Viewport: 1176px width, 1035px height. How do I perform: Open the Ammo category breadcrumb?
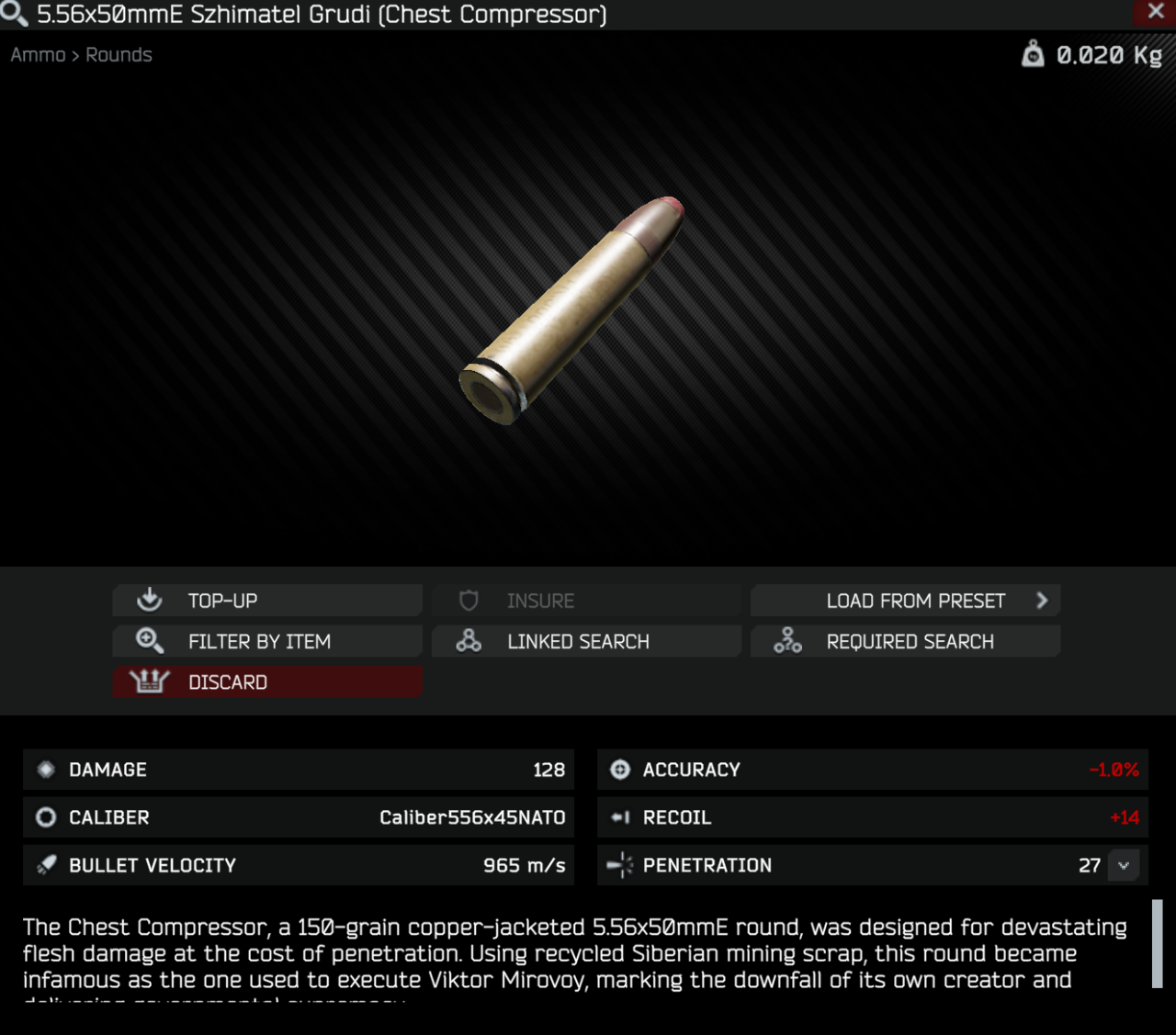pyautogui.click(x=38, y=55)
